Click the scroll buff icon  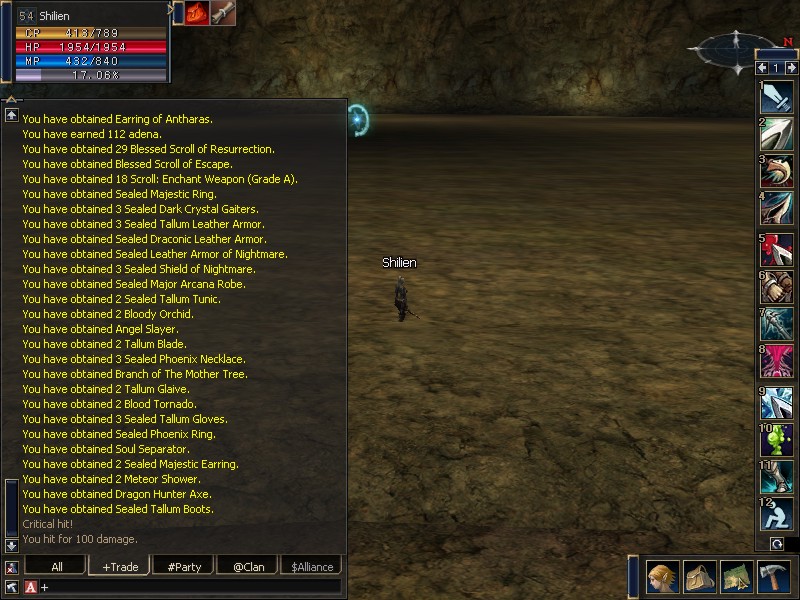223,13
